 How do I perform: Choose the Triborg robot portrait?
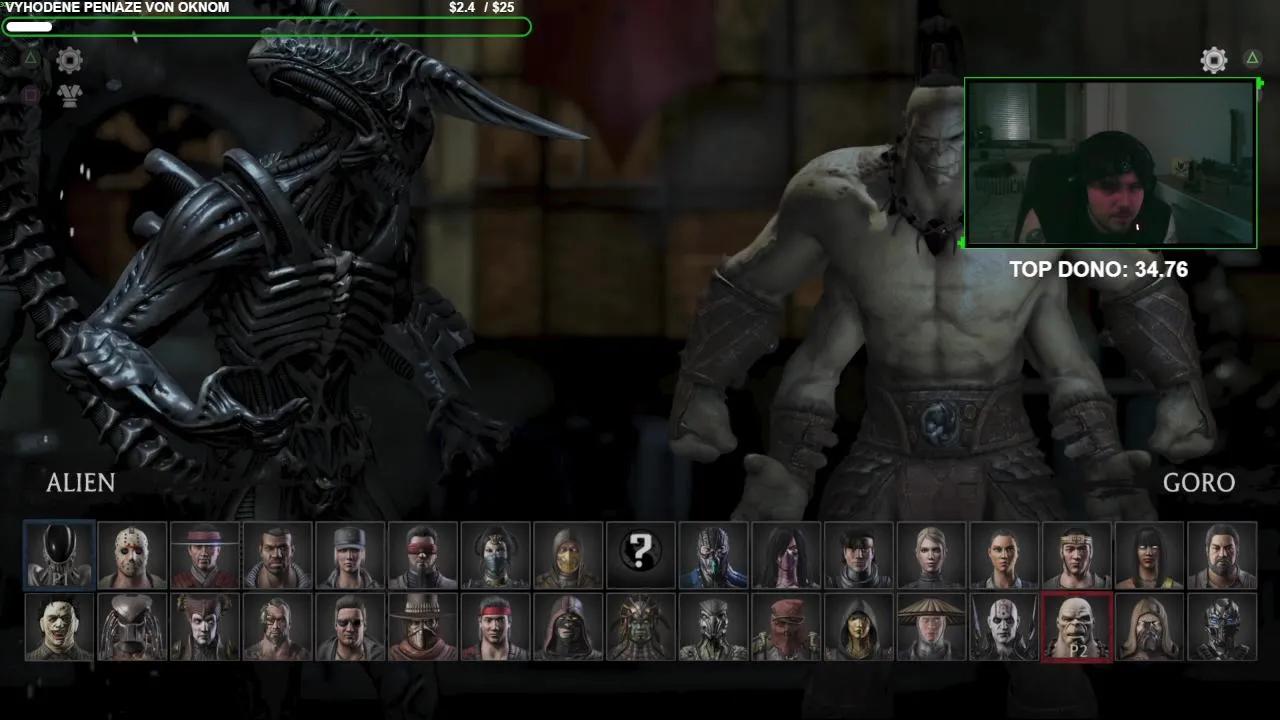click(x=1222, y=627)
